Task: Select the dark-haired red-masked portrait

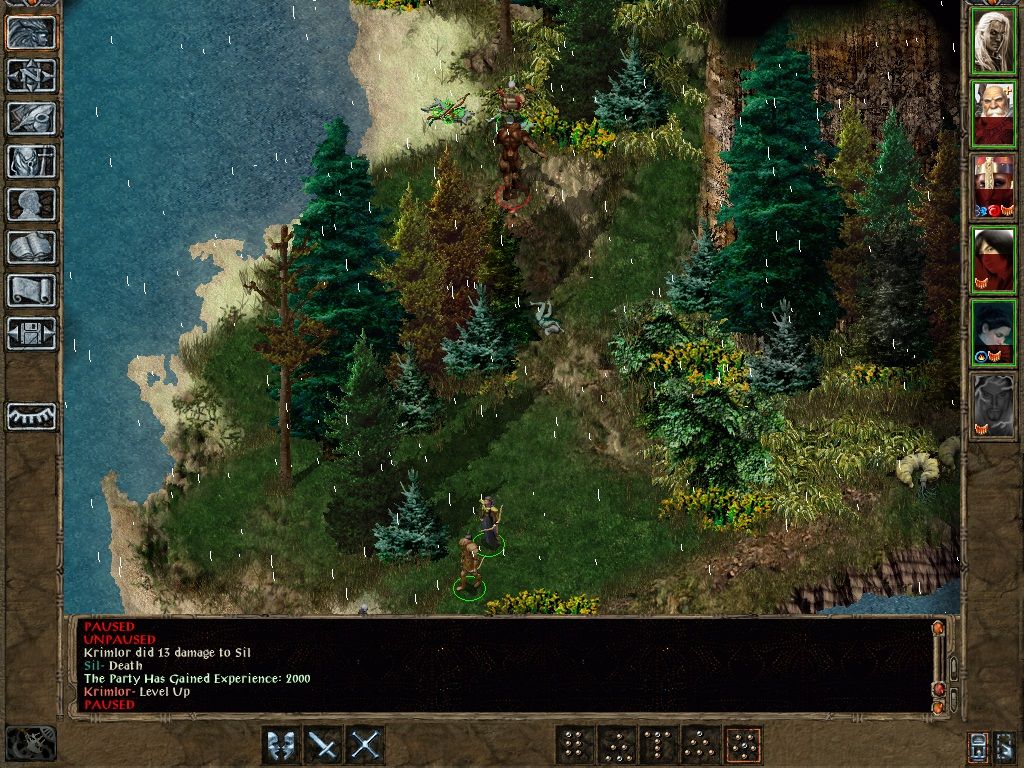Action: 993,260
